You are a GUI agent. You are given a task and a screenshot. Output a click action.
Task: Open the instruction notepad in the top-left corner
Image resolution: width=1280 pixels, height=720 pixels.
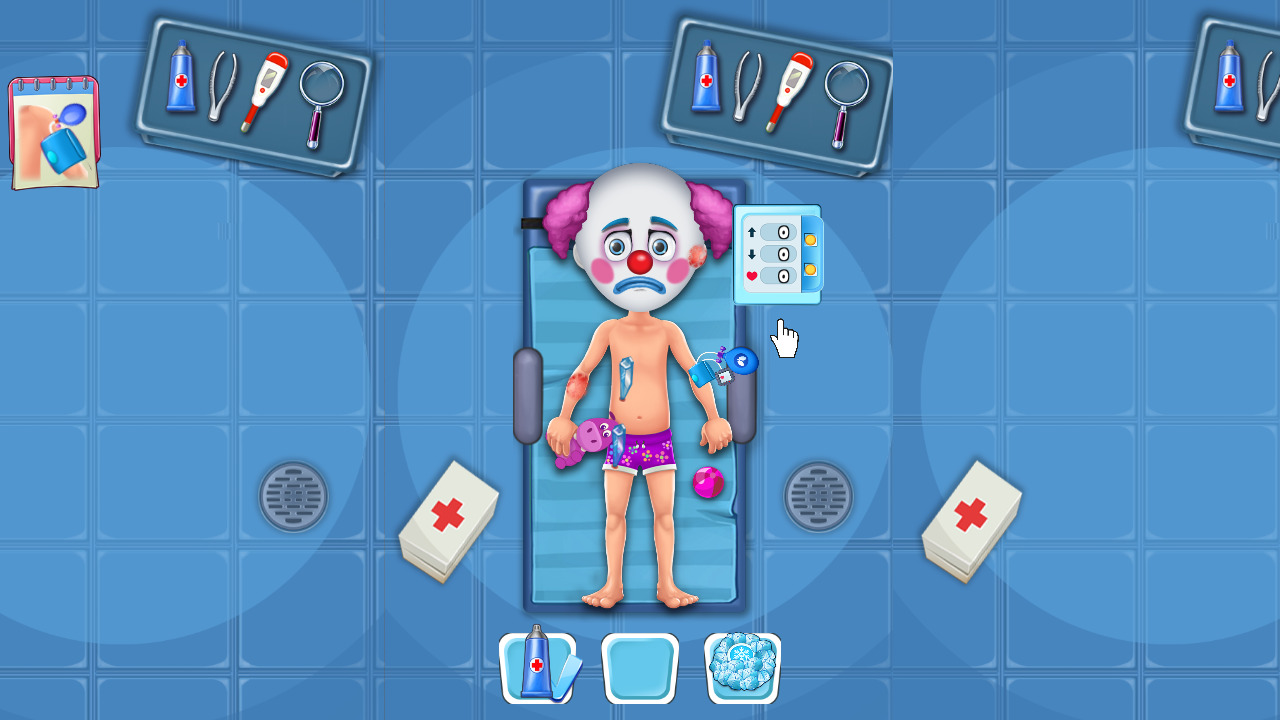(x=52, y=130)
